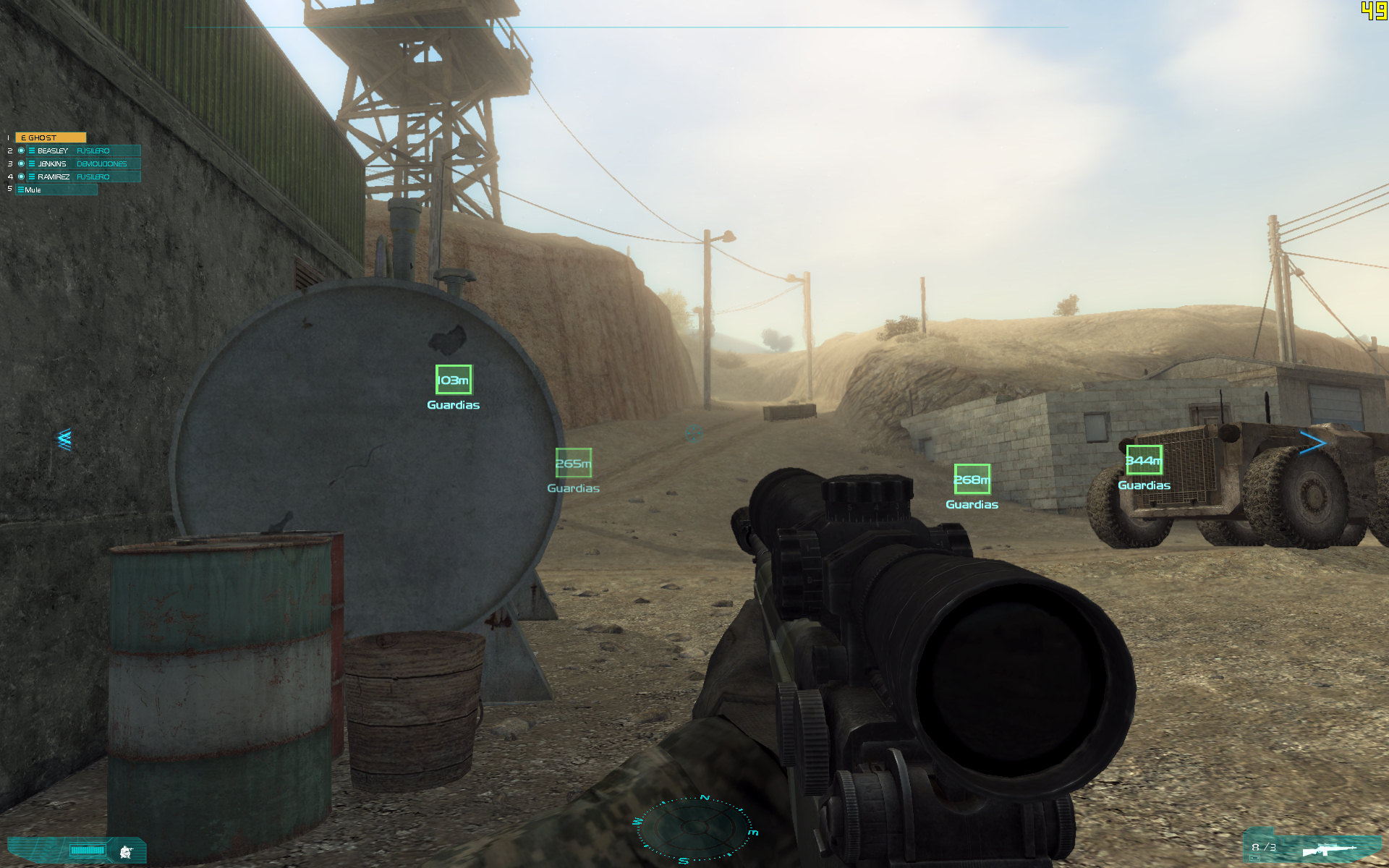The image size is (1389, 868).
Task: Click the 103m Guardias target marker
Action: (454, 380)
